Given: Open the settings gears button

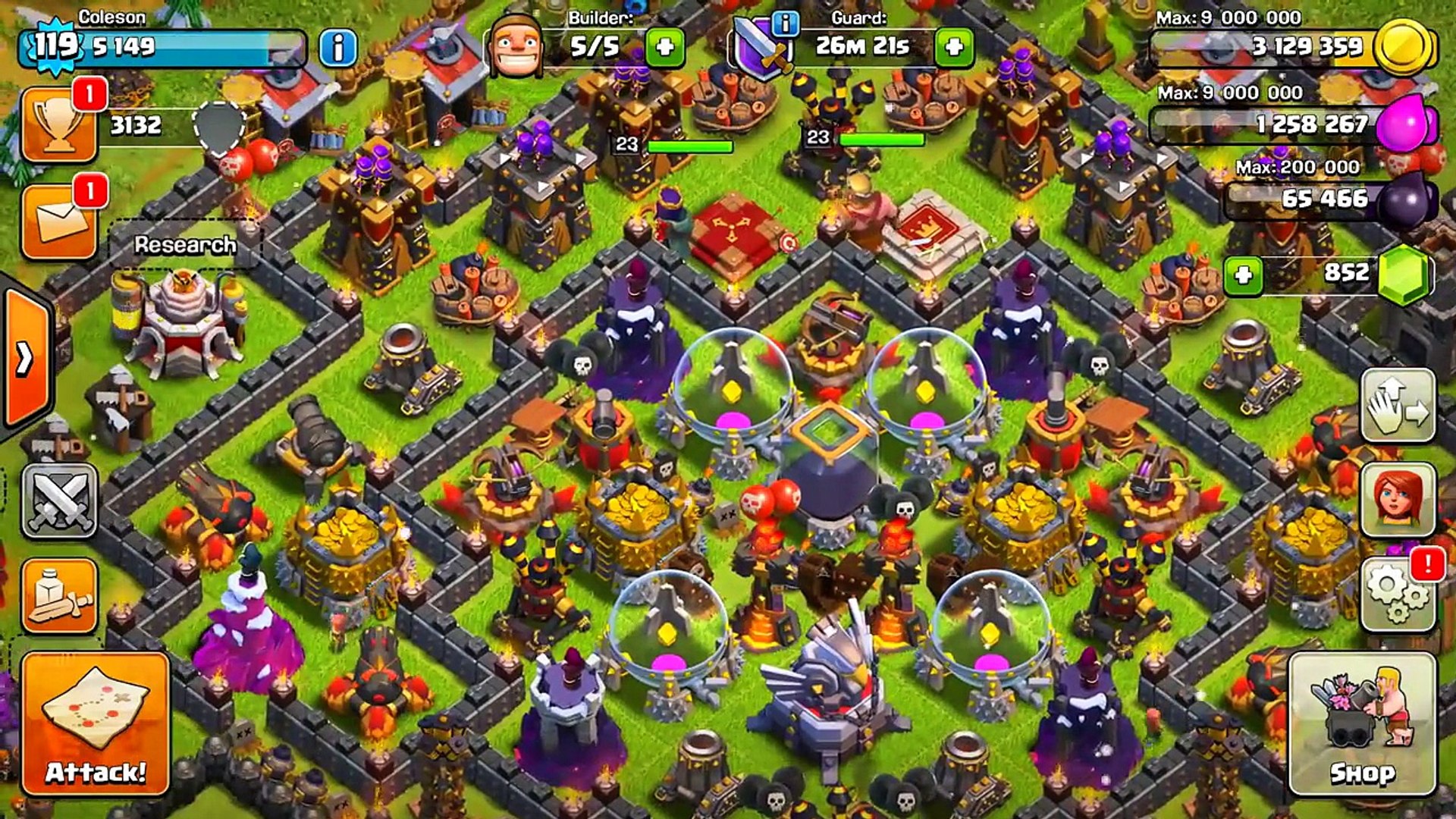Looking at the screenshot, I should click(x=1398, y=595).
